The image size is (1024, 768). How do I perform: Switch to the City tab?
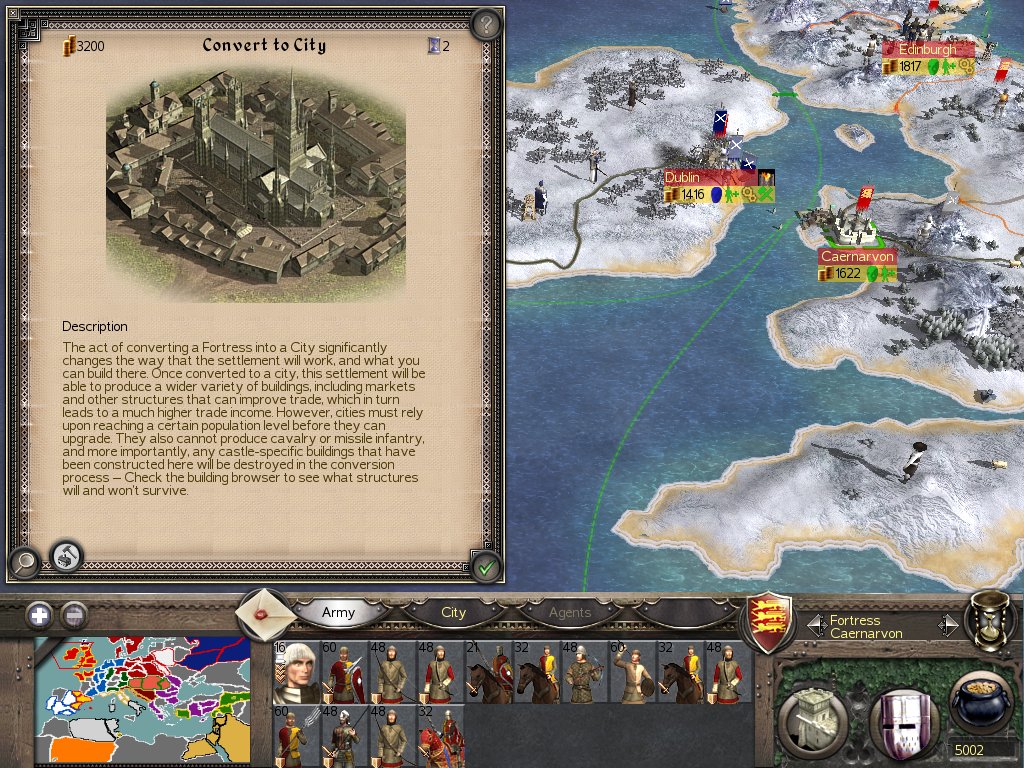453,612
